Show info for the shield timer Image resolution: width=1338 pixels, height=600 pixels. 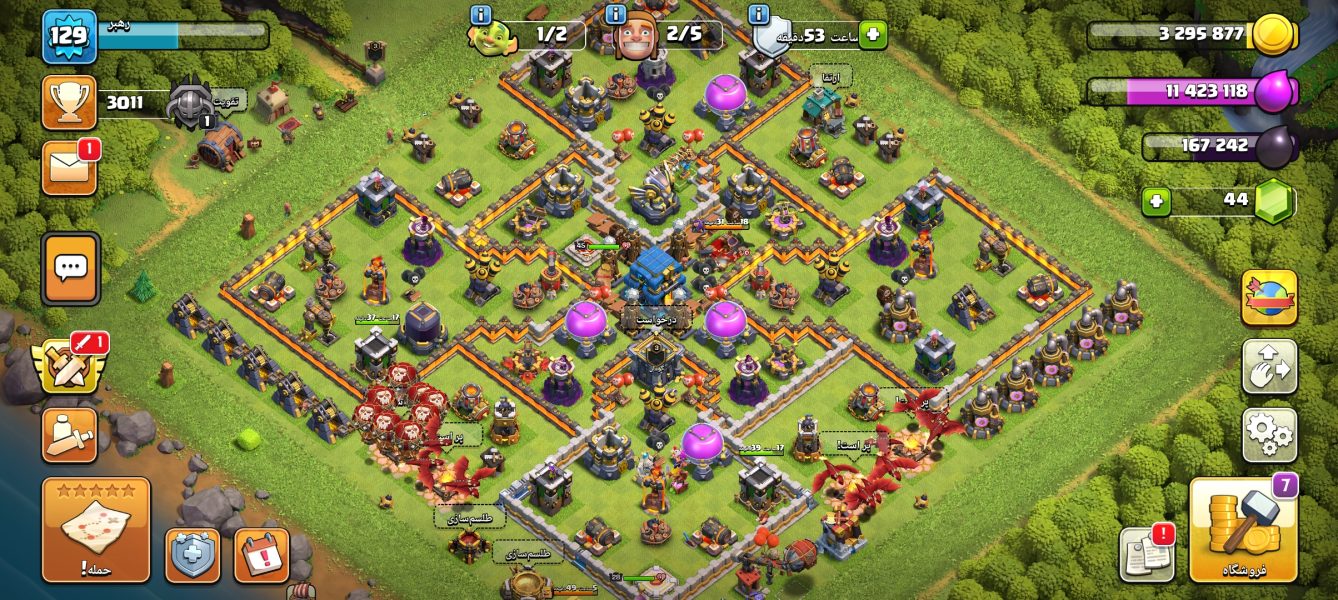coord(759,15)
